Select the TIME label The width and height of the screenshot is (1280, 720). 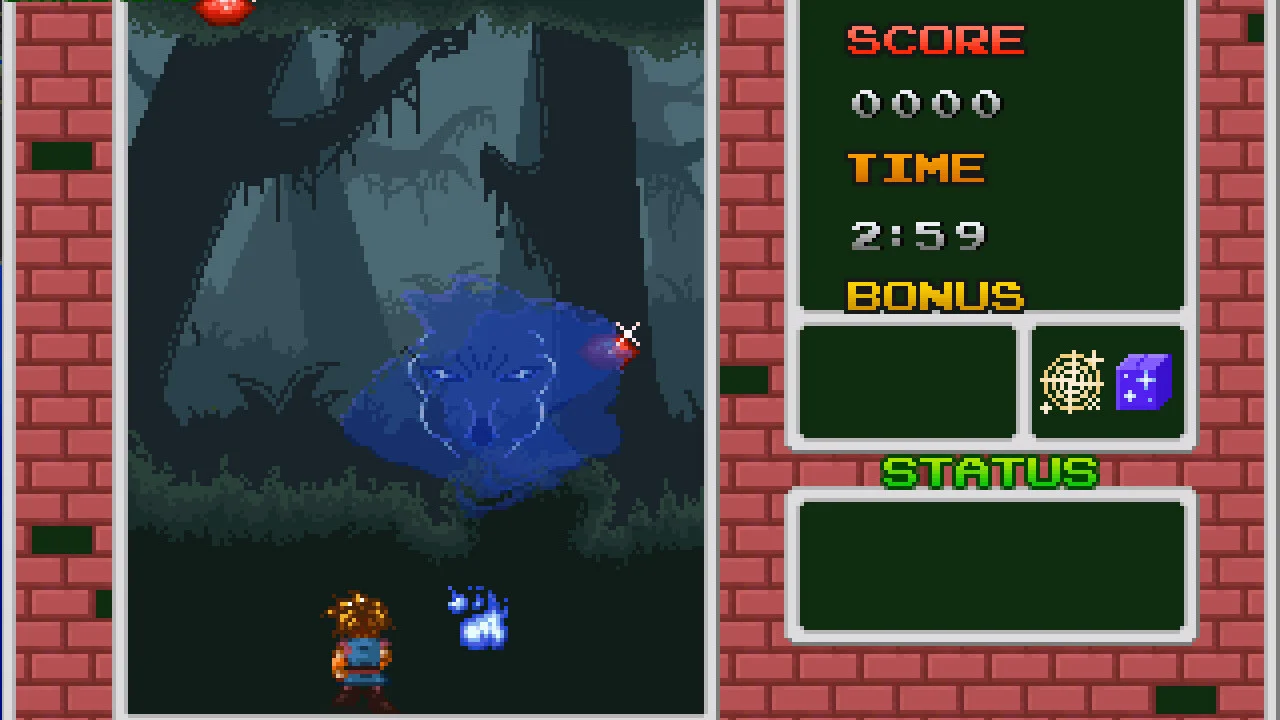click(x=916, y=168)
